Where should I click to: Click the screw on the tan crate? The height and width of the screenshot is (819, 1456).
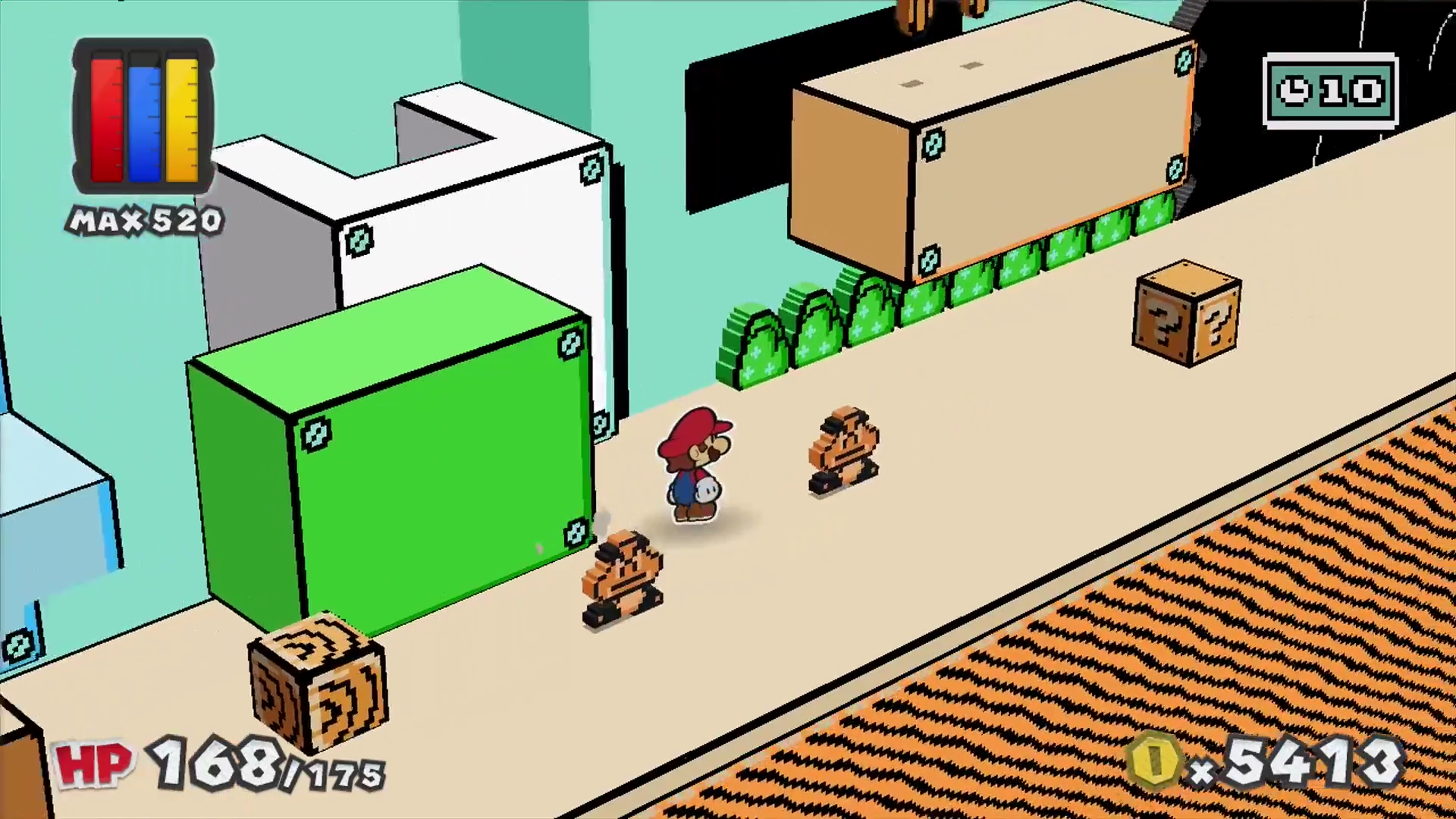point(933,144)
